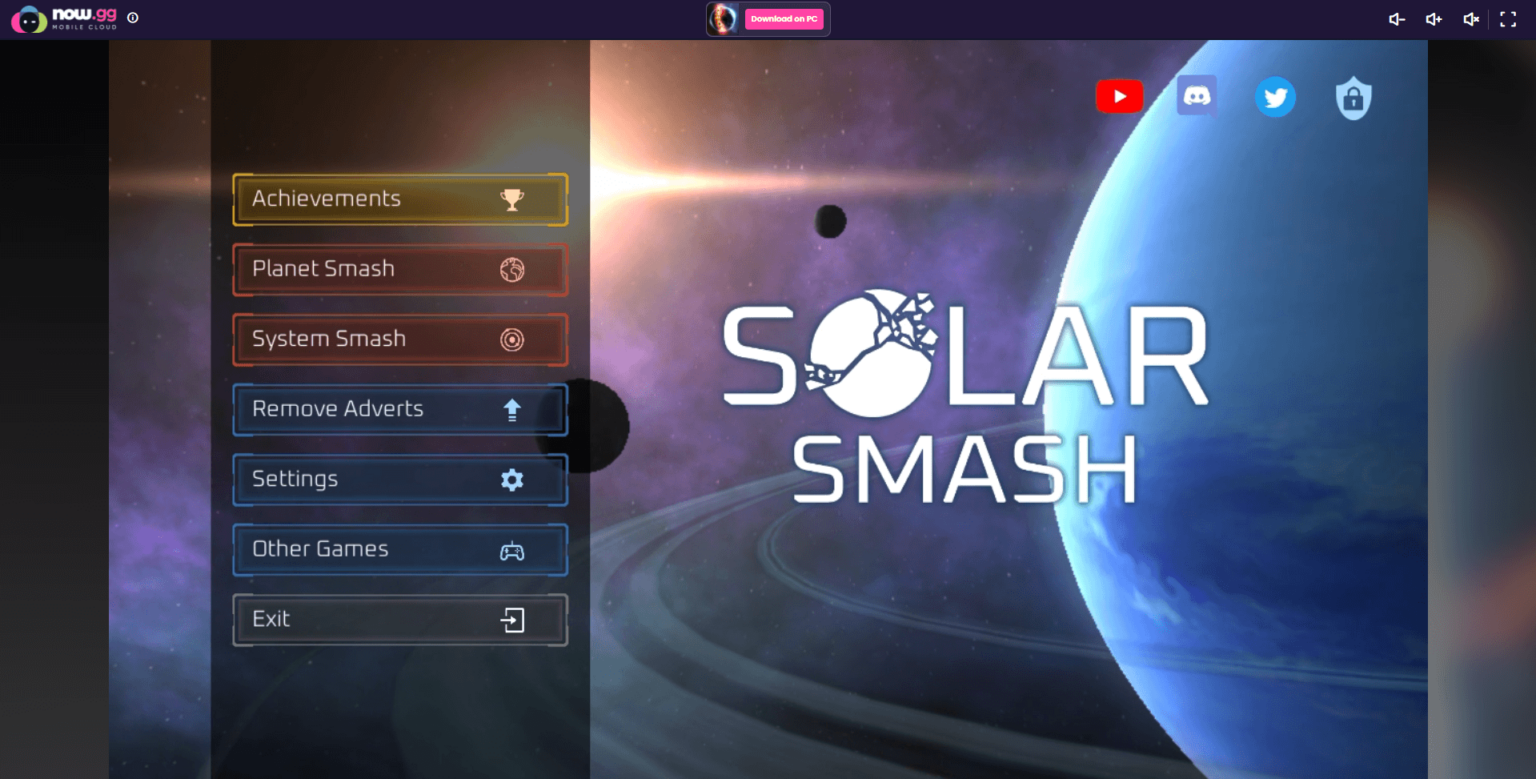Decrease volume with the volume-down control
Screen dimensions: 1536x779
(1396, 18)
